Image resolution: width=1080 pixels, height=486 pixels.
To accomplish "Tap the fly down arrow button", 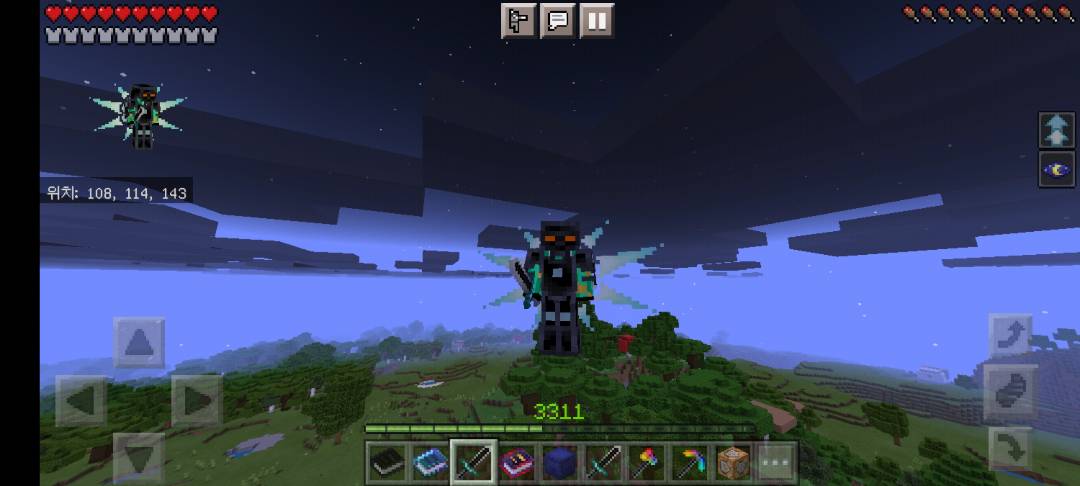I will [1009, 448].
